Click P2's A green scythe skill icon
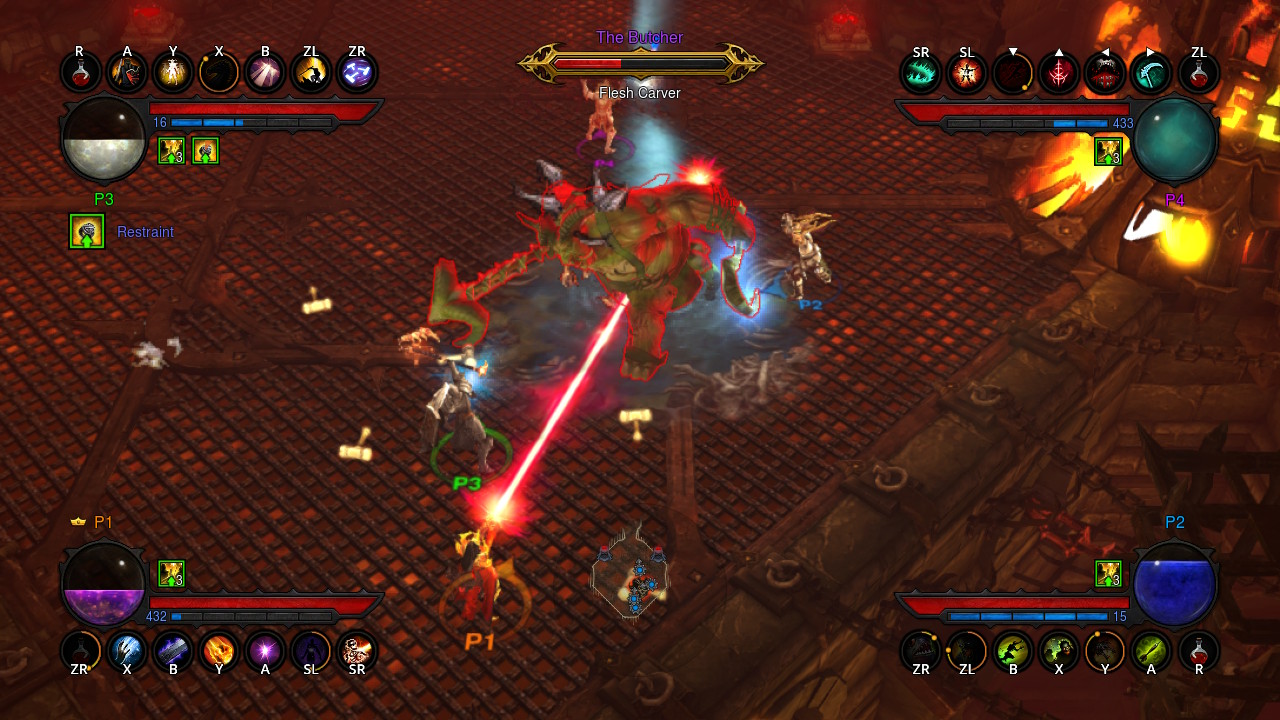 click(x=1151, y=652)
